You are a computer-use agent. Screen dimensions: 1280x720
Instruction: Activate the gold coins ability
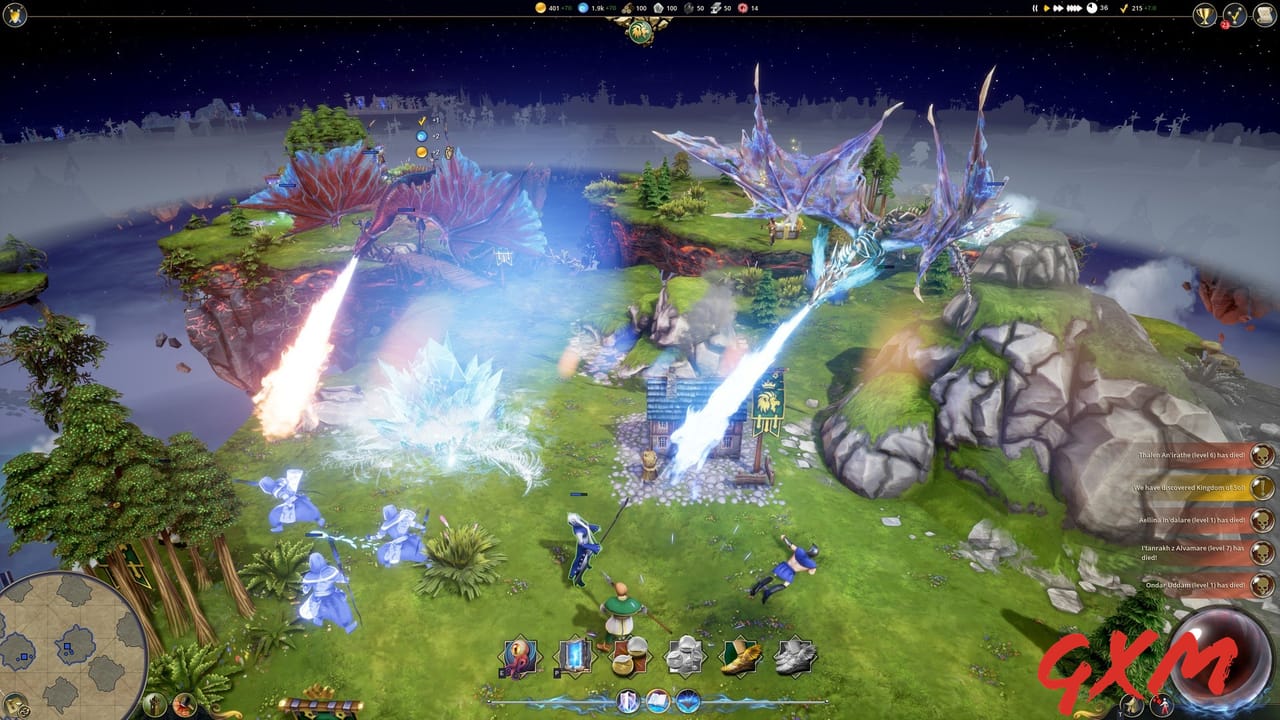pos(629,658)
